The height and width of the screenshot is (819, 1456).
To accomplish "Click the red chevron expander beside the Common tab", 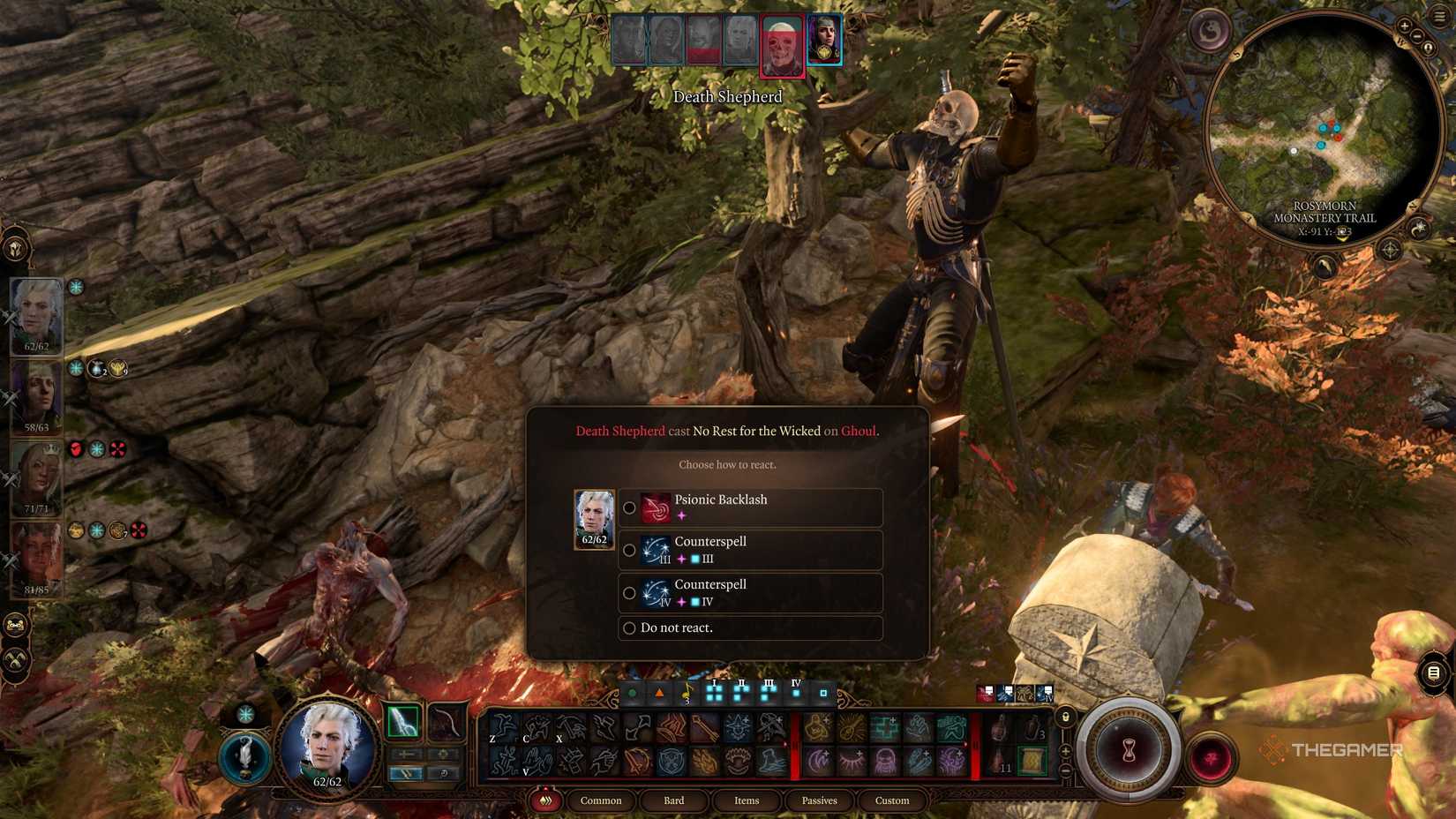I will pyautogui.click(x=545, y=800).
